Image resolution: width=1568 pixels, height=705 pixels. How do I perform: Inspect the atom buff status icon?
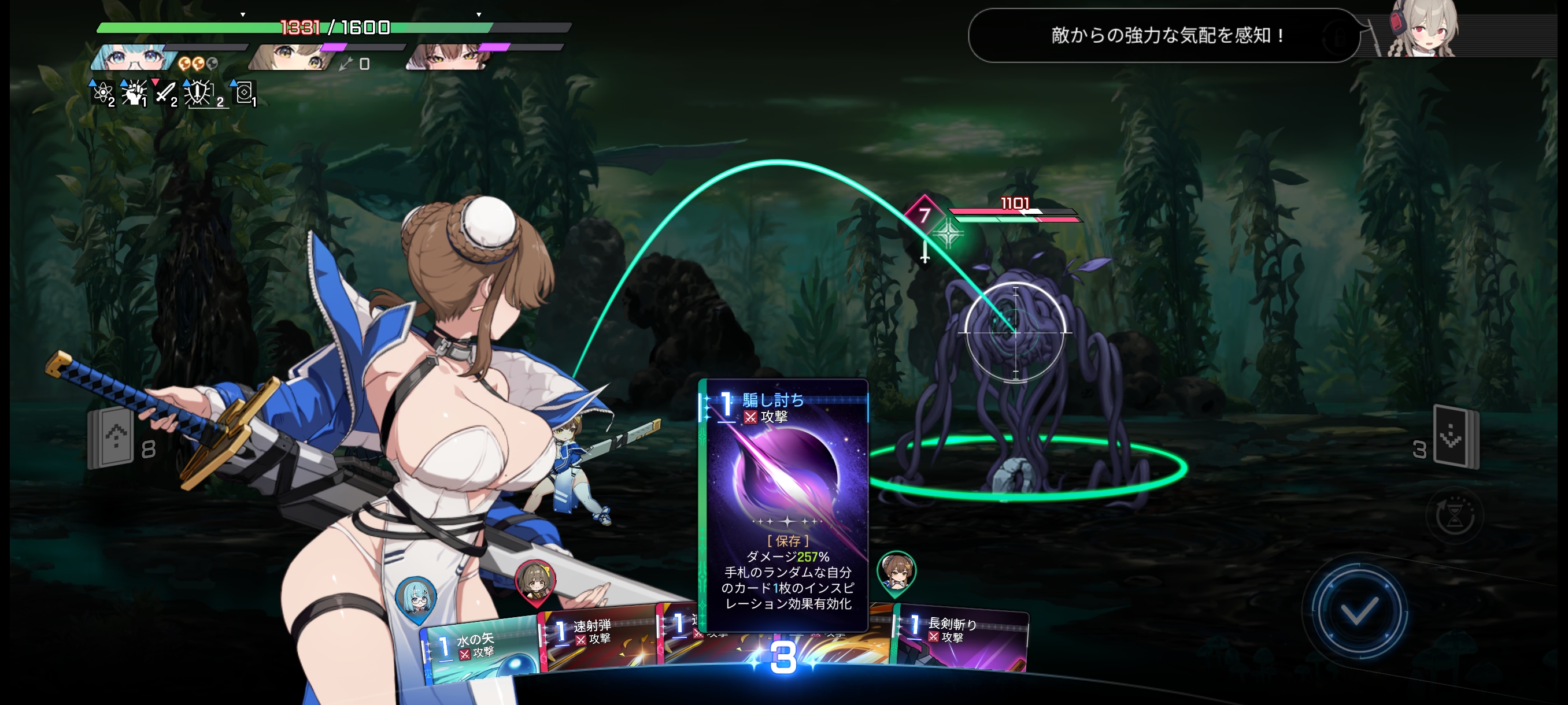(x=102, y=93)
